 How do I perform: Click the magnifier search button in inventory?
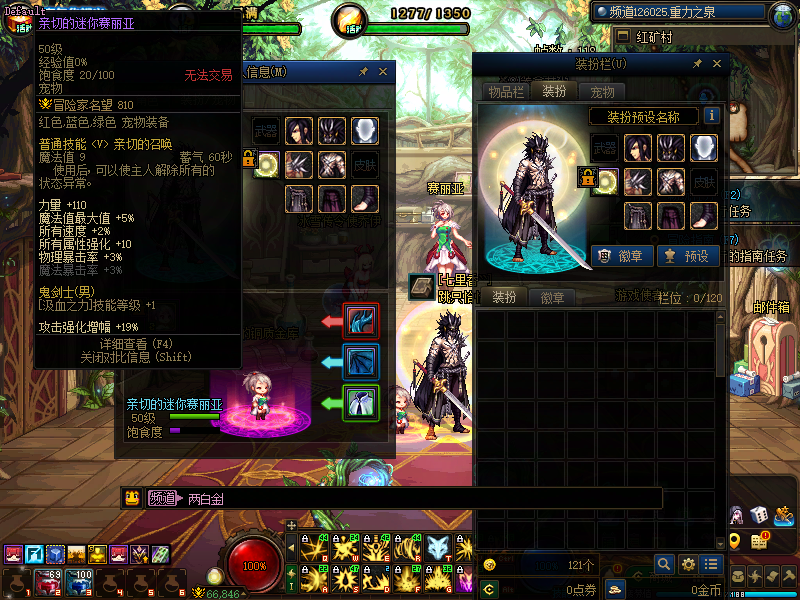pyautogui.click(x=664, y=565)
